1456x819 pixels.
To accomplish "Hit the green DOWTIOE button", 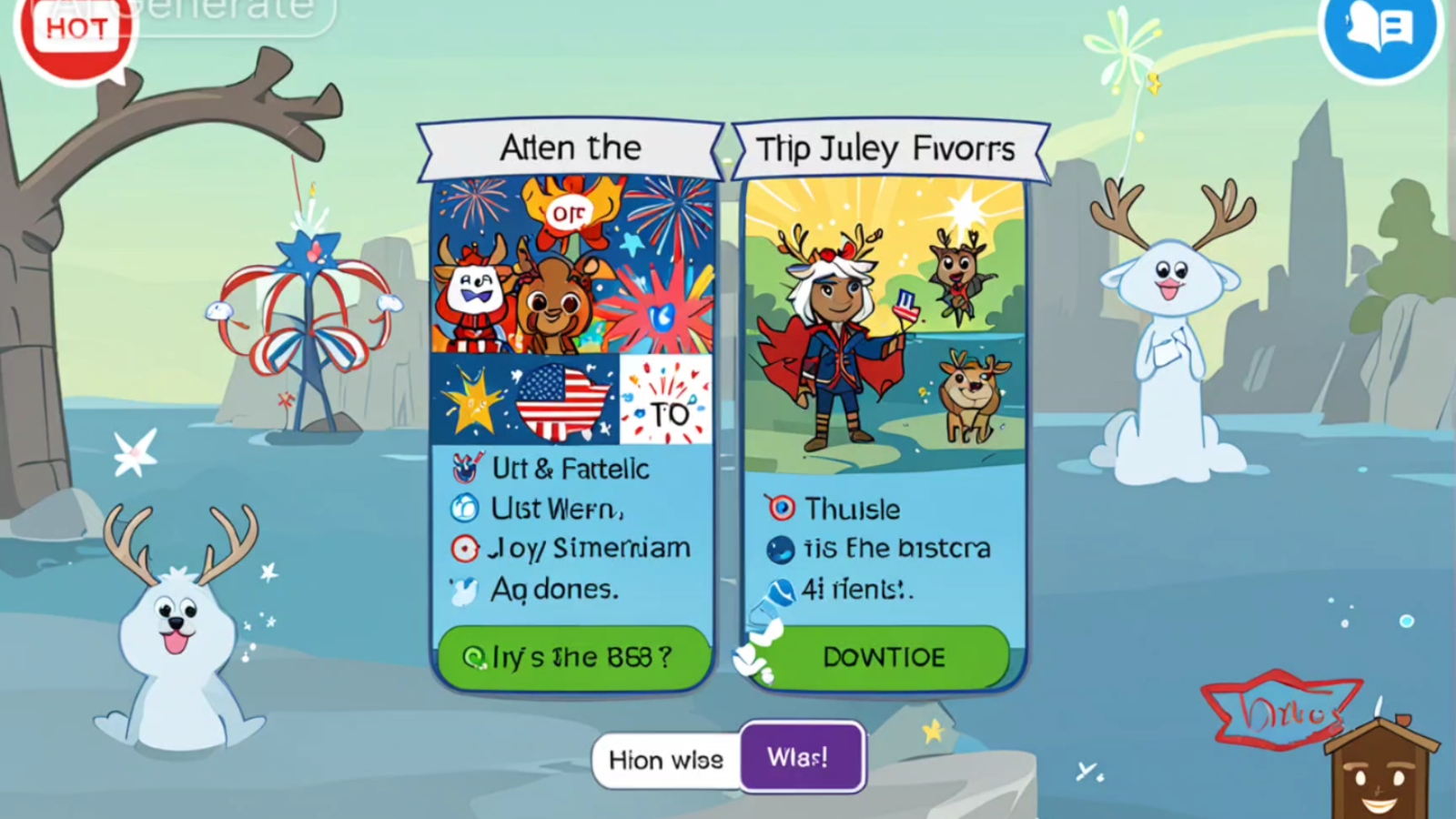I will point(883,657).
